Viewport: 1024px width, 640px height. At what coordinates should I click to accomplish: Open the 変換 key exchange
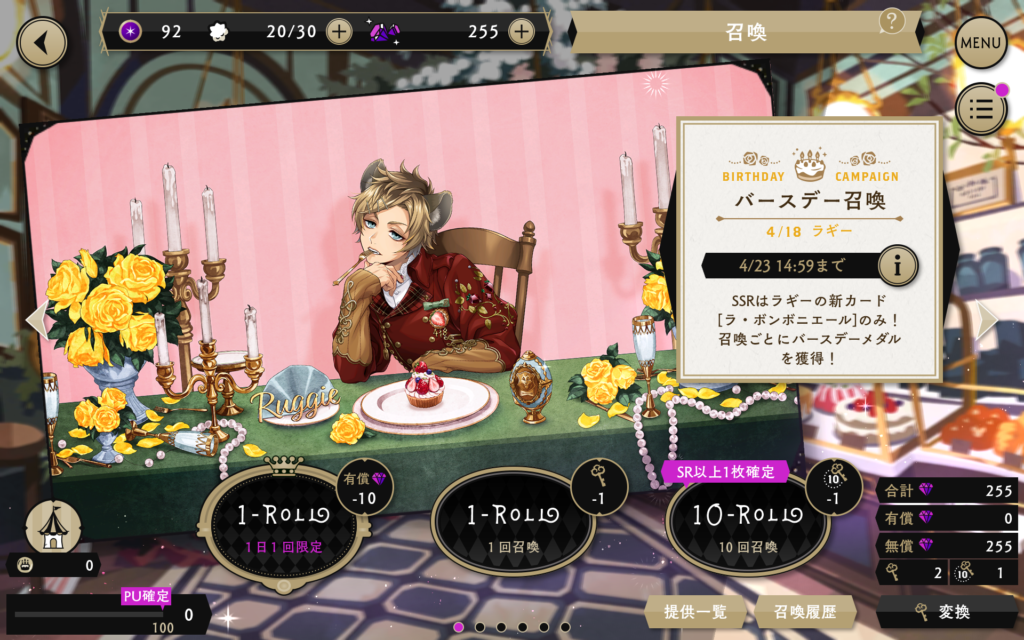(x=947, y=611)
